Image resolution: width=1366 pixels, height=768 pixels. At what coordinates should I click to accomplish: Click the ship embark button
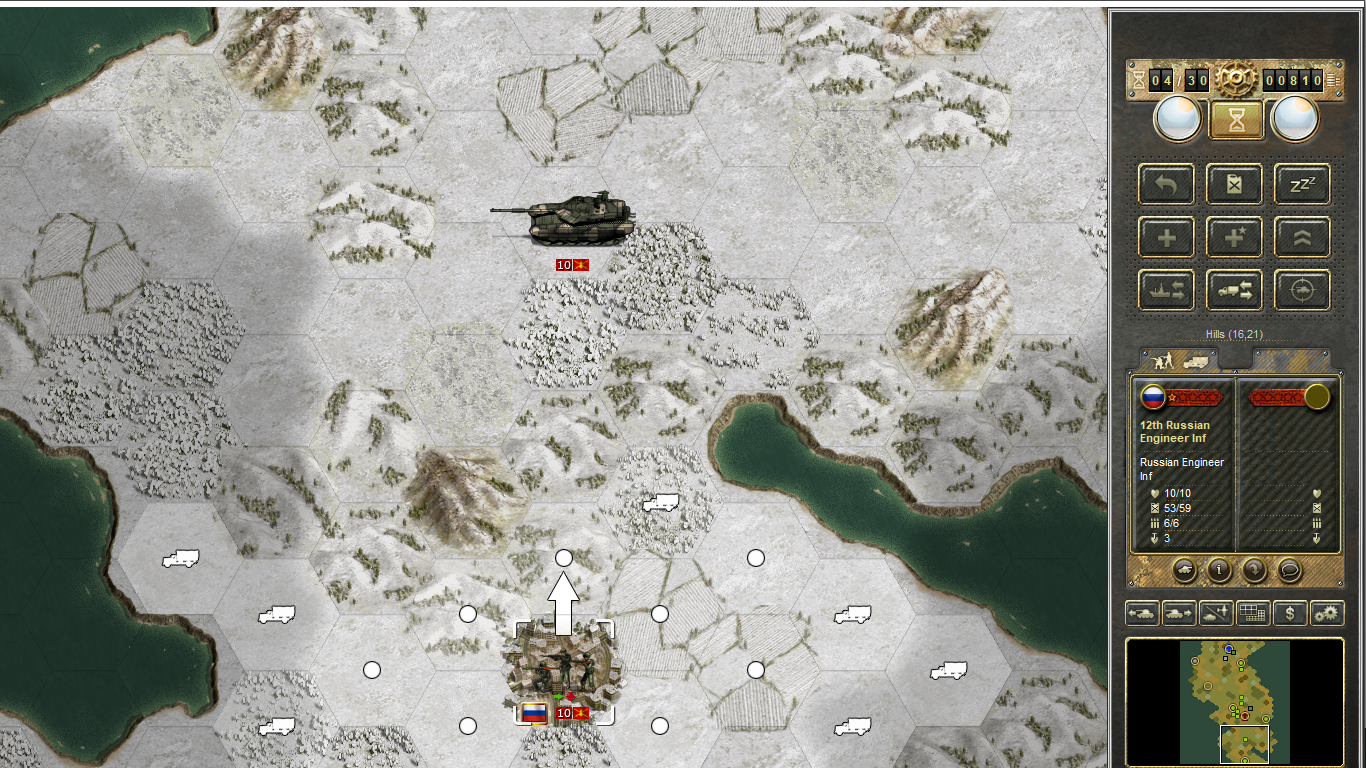point(1166,290)
